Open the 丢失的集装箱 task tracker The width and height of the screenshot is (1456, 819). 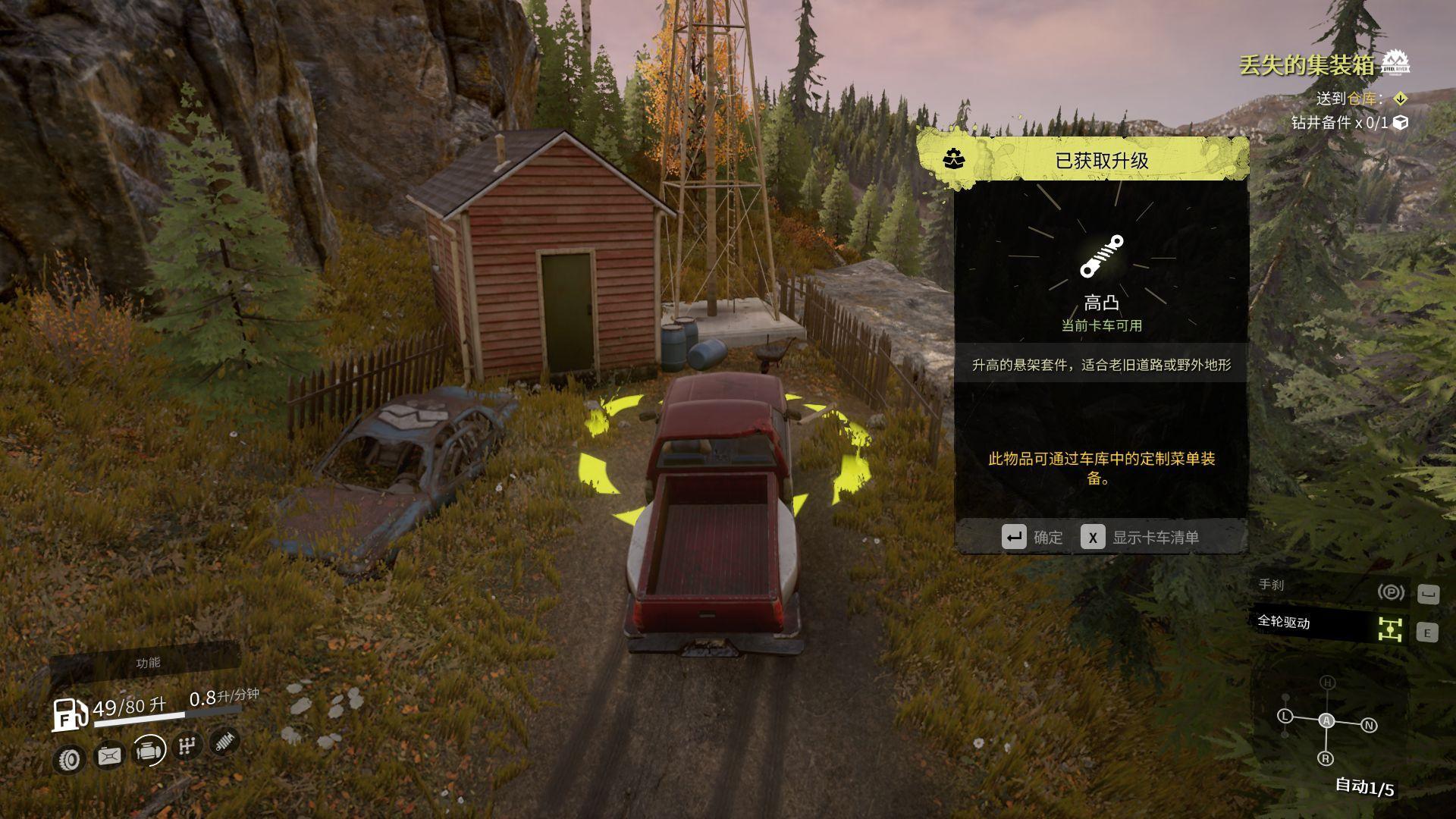pos(1306,66)
